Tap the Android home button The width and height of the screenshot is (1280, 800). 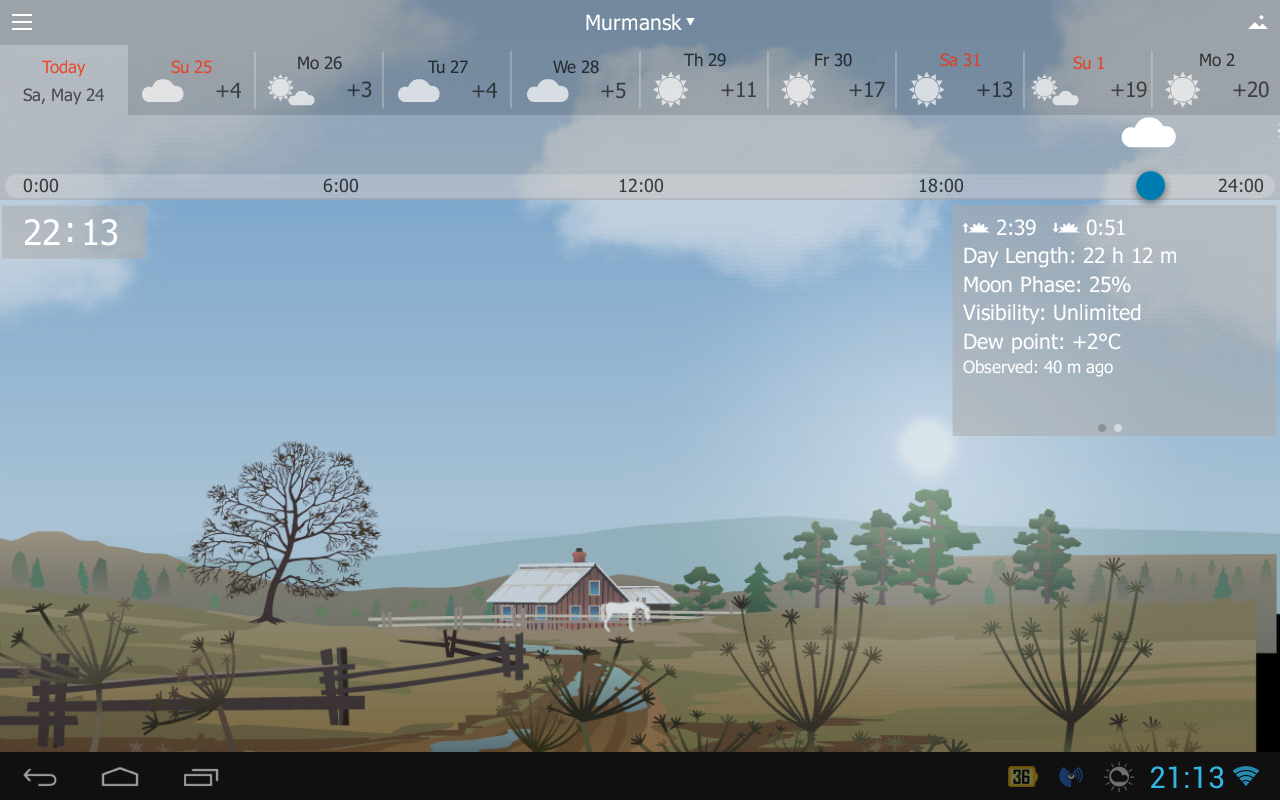click(120, 777)
